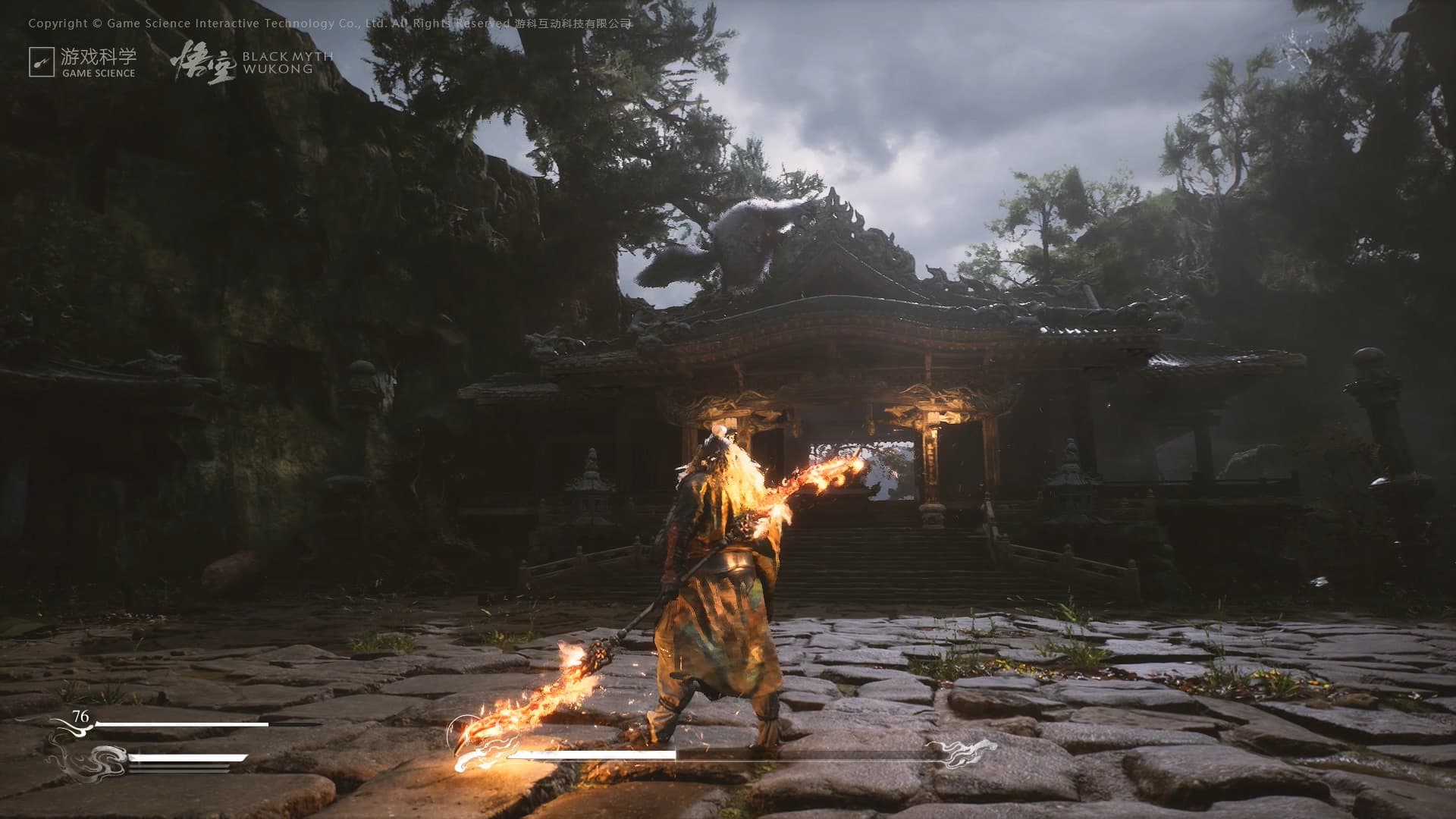Click the smoke wisp ornament under the stamina bar
Image resolution: width=1456 pixels, height=819 pixels.
tap(99, 762)
